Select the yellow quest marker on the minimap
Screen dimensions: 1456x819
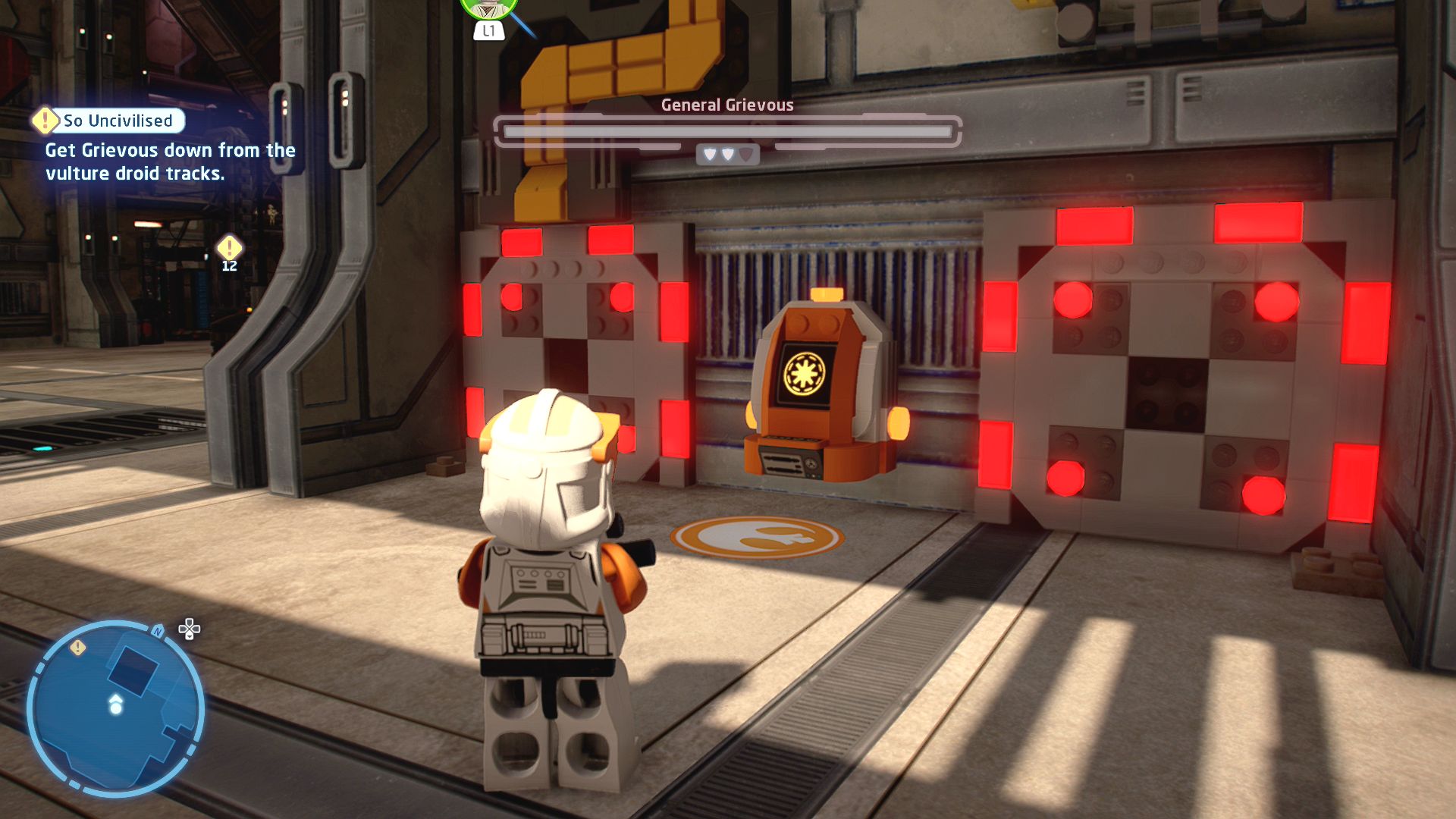tap(77, 647)
